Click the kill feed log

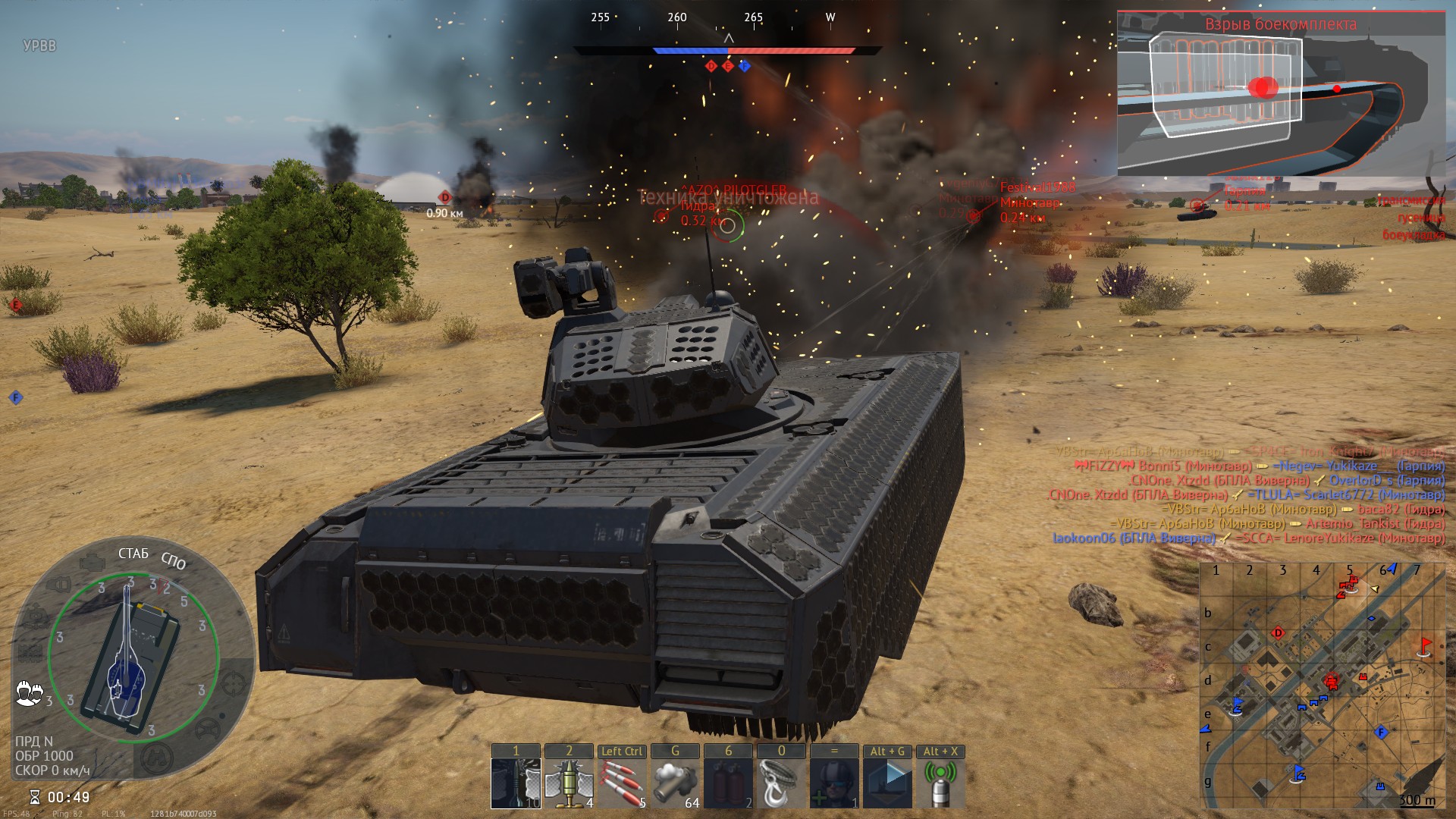1250,494
